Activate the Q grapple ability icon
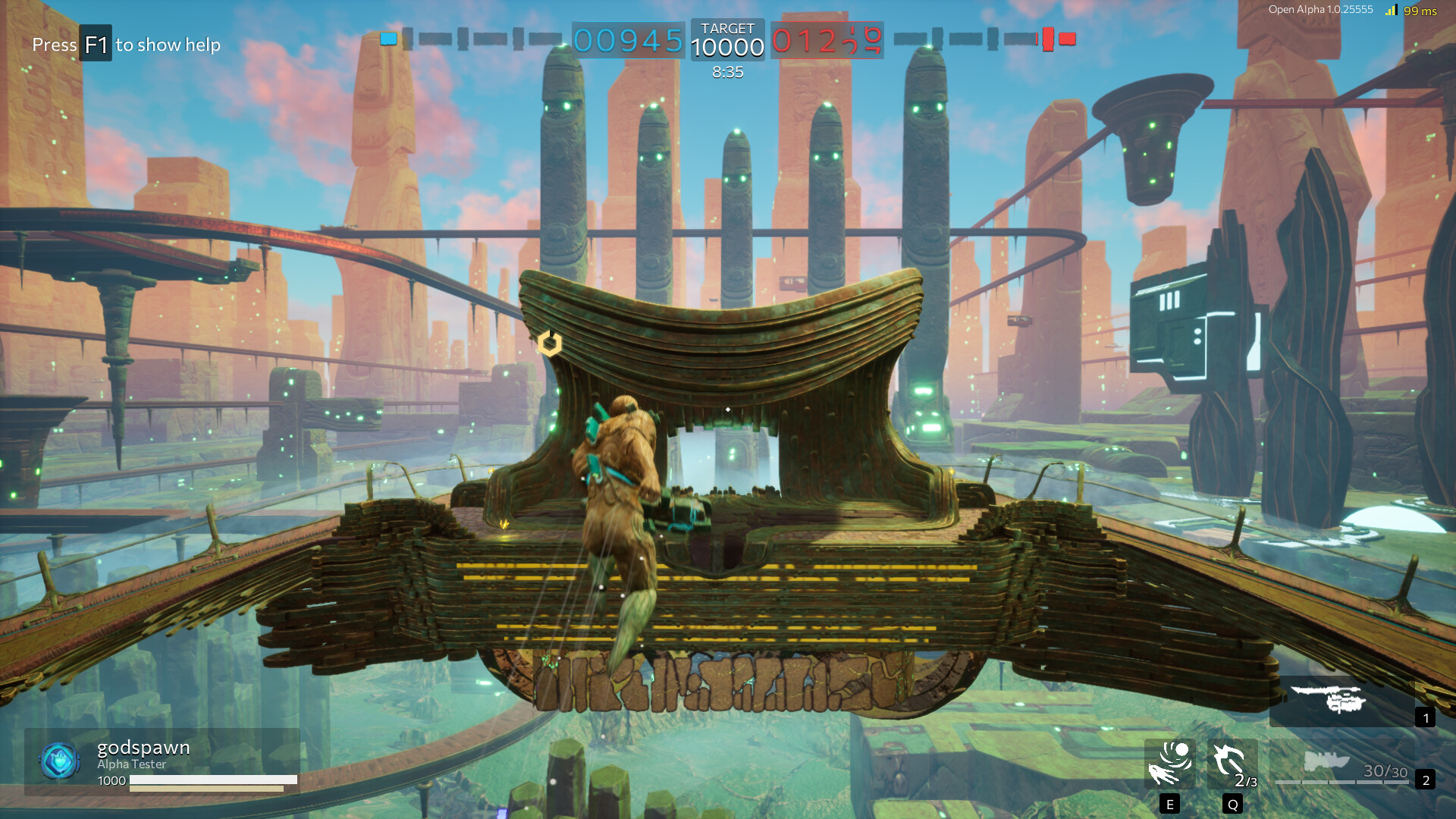The width and height of the screenshot is (1456, 819). coord(1233,765)
